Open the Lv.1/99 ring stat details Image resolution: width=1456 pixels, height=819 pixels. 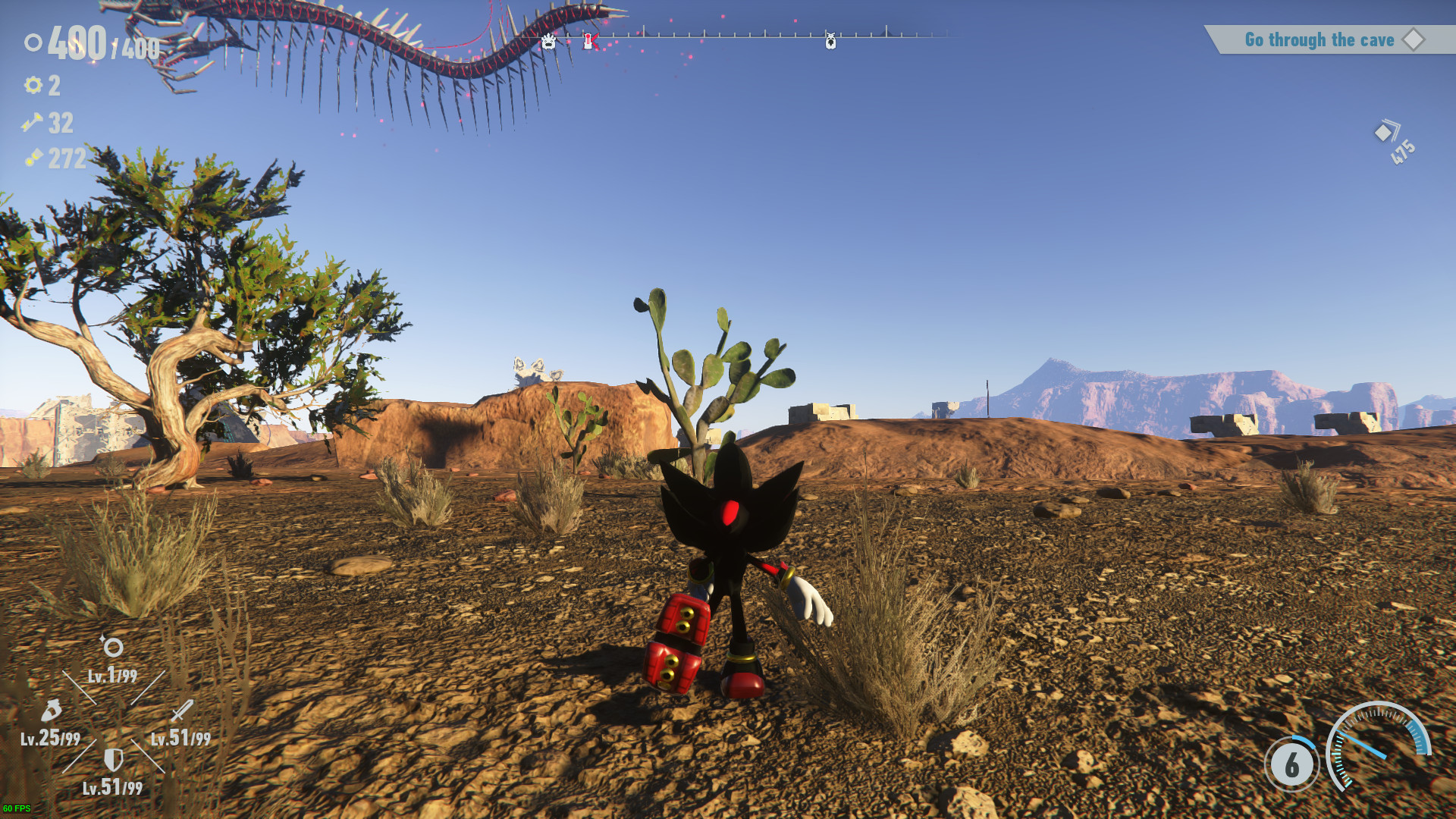[x=111, y=676]
